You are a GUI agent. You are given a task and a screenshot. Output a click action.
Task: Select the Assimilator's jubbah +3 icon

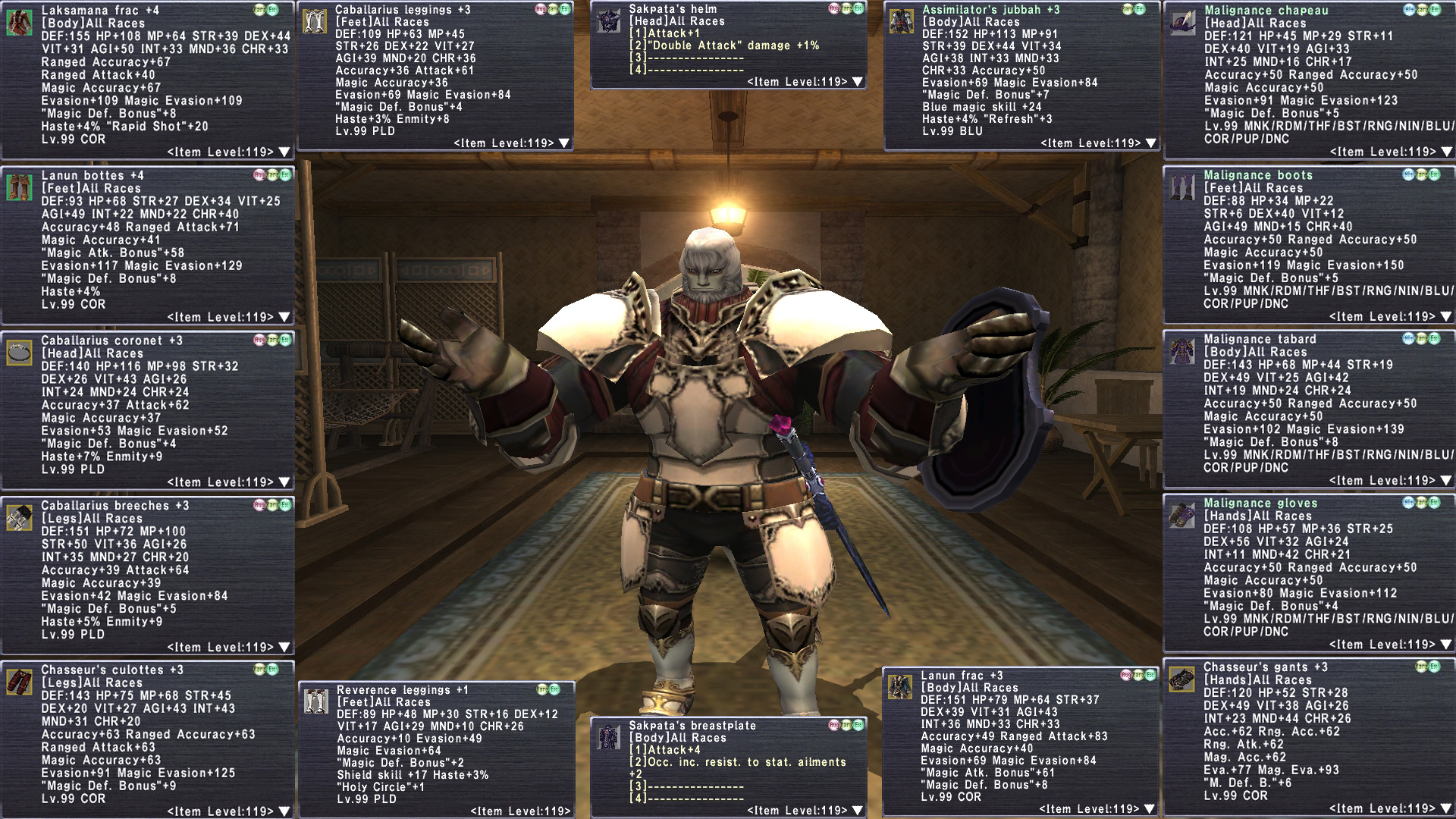(x=901, y=21)
